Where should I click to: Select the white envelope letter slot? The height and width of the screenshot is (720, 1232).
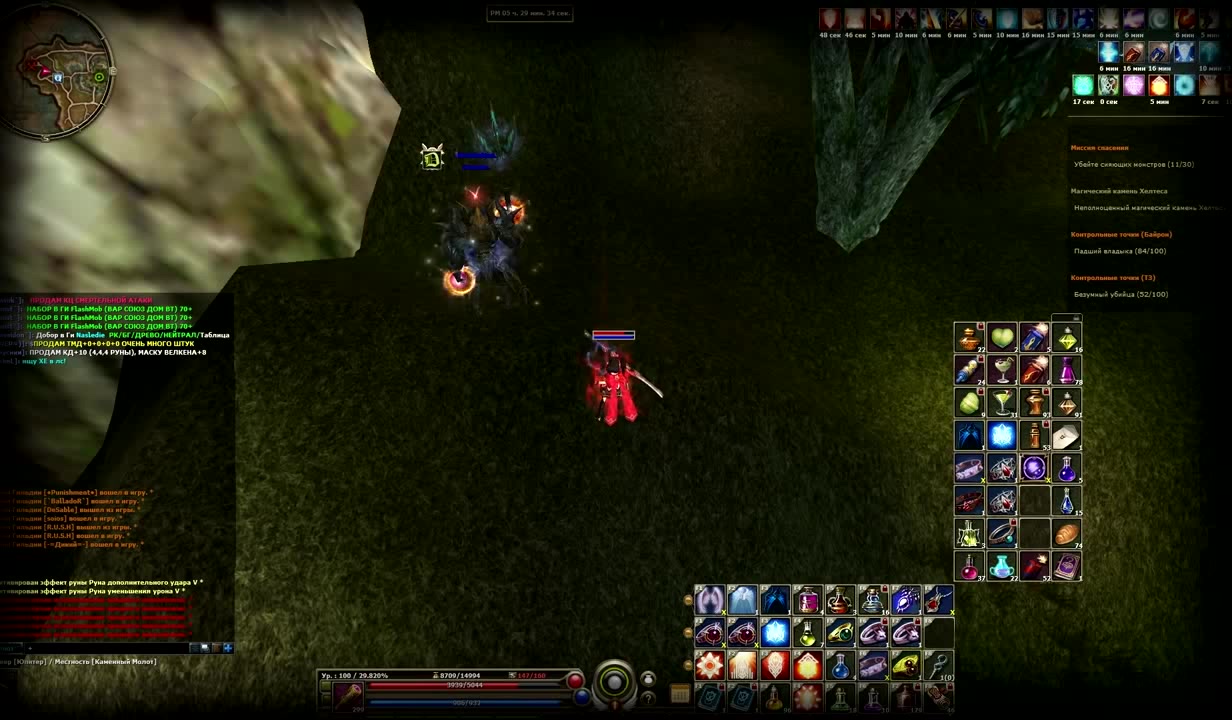click(x=1066, y=435)
